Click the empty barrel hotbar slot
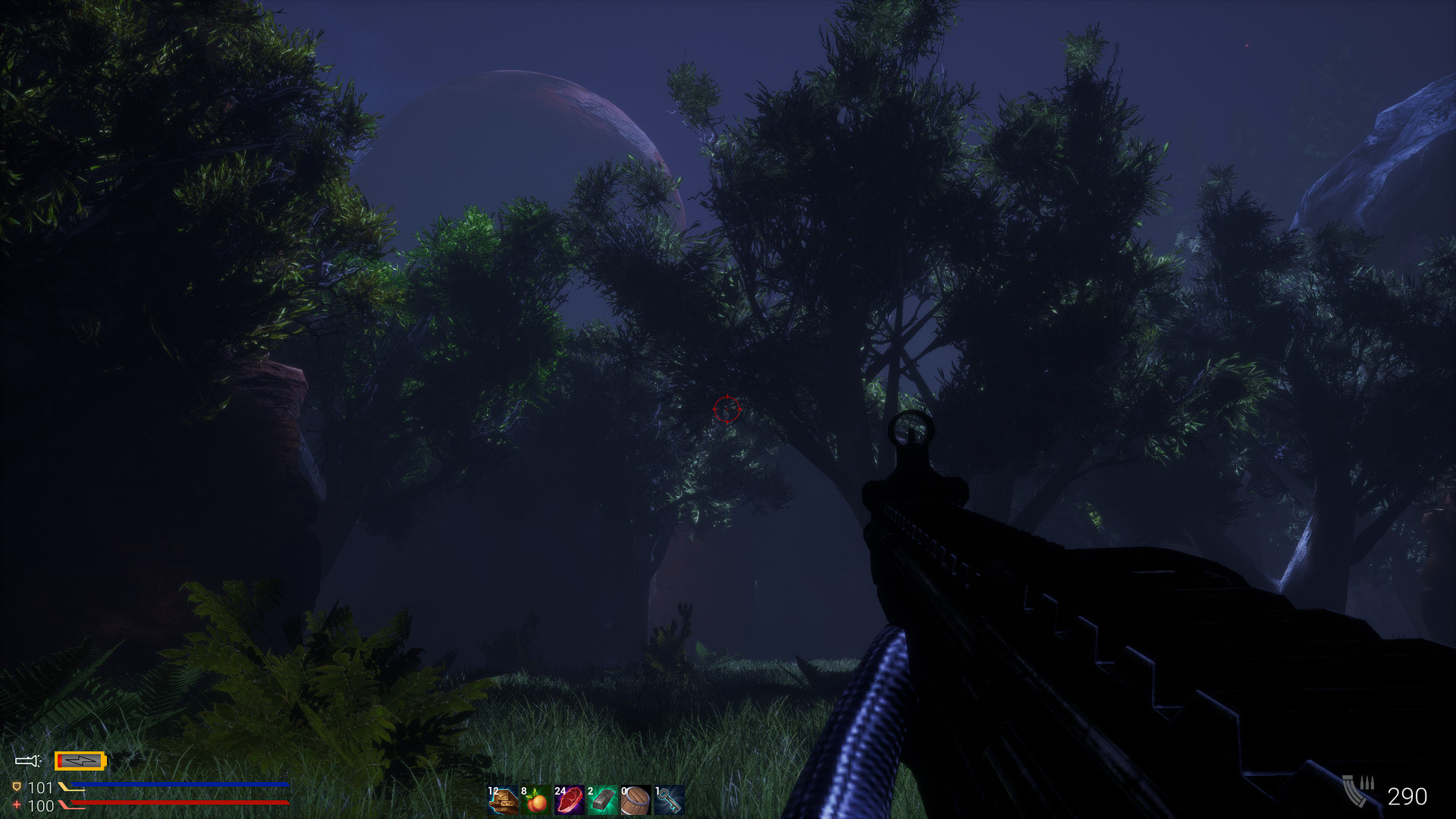The height and width of the screenshot is (819, 1456). (635, 800)
